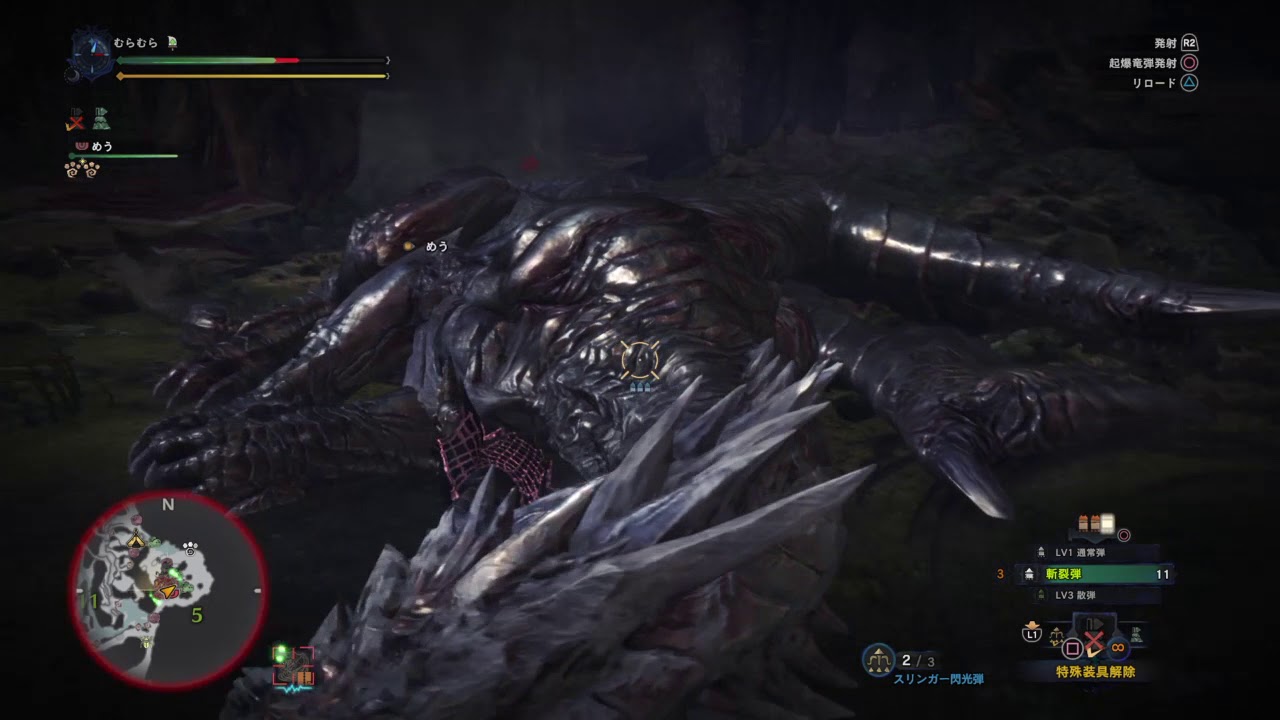This screenshot has height=720, width=1280.
Task: Switch to LV3 散弾 ammo
Action: click(x=1078, y=595)
